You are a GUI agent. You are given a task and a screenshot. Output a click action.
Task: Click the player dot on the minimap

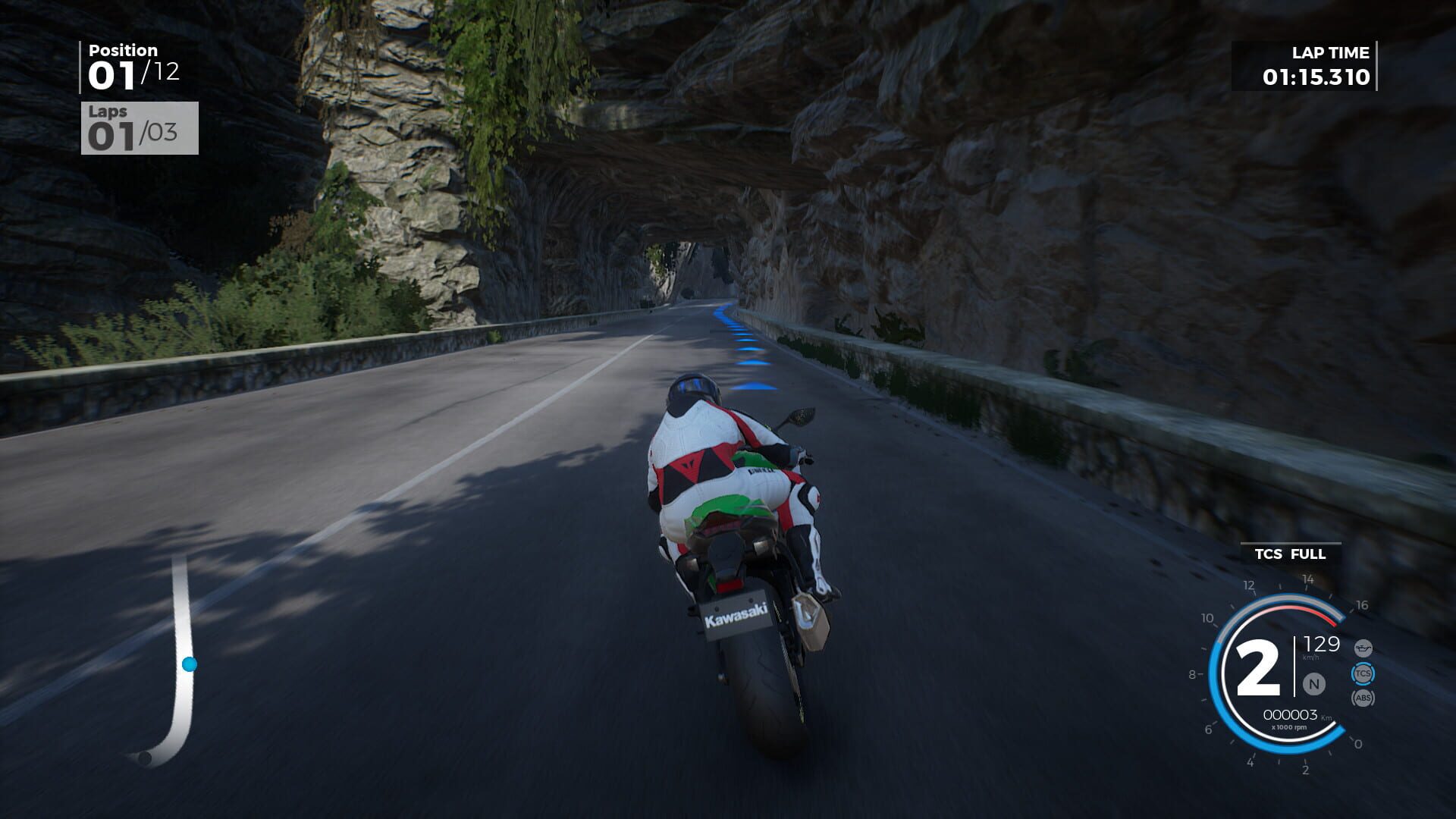[187, 664]
